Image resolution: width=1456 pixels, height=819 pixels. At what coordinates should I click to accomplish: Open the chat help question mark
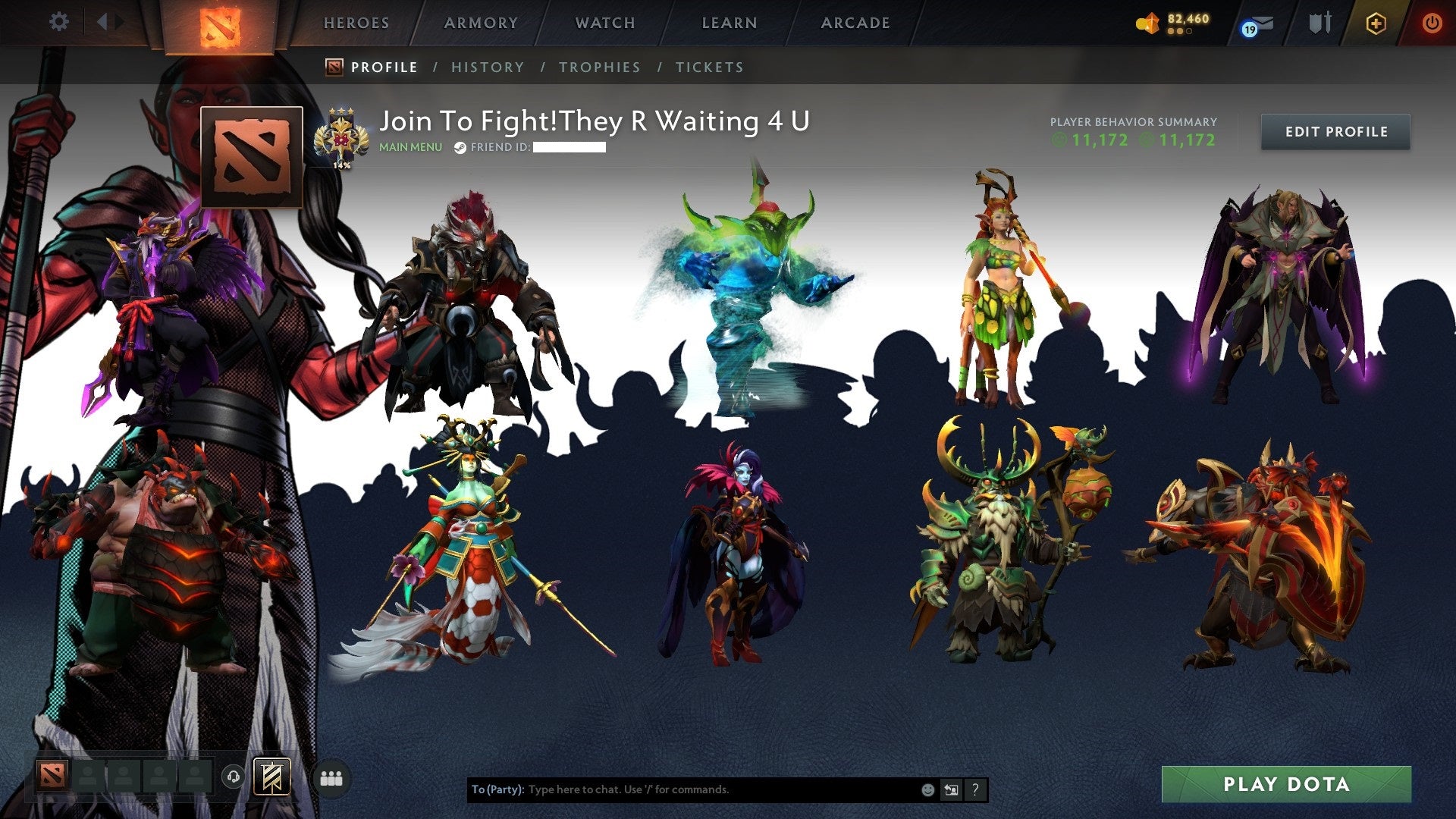[x=975, y=789]
